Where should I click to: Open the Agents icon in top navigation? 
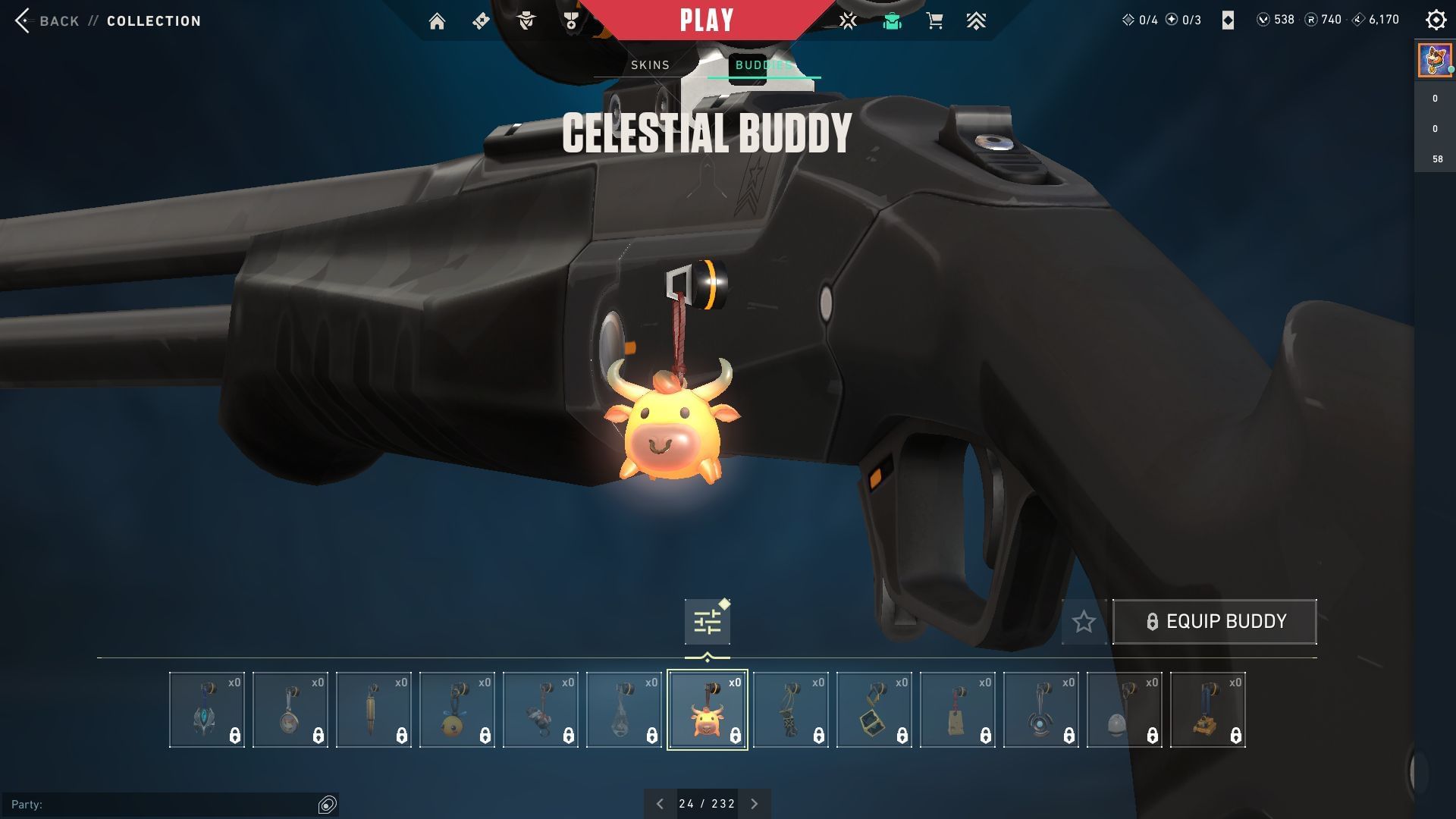(x=525, y=20)
